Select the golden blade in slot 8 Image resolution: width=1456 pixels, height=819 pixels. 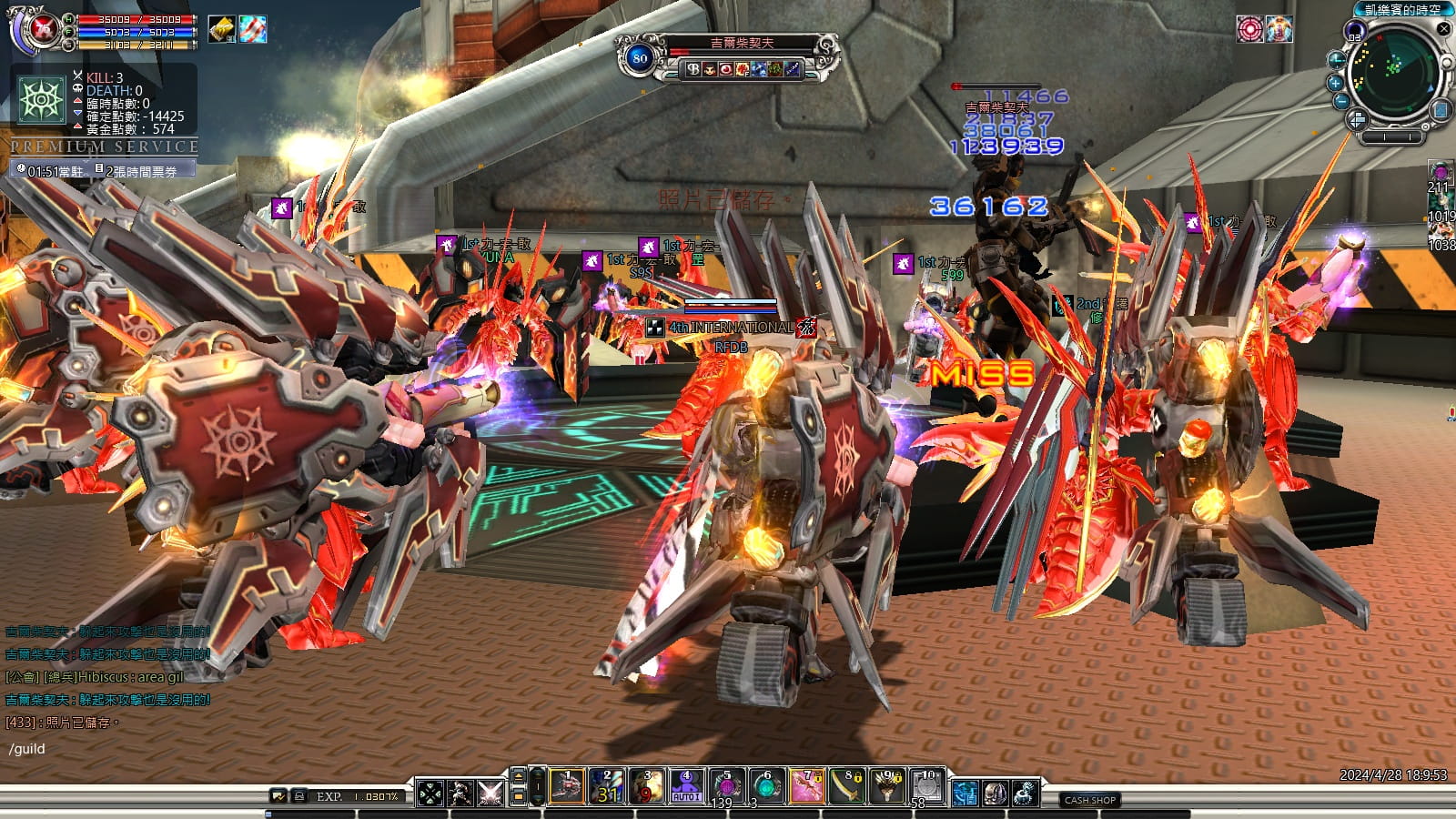847,787
